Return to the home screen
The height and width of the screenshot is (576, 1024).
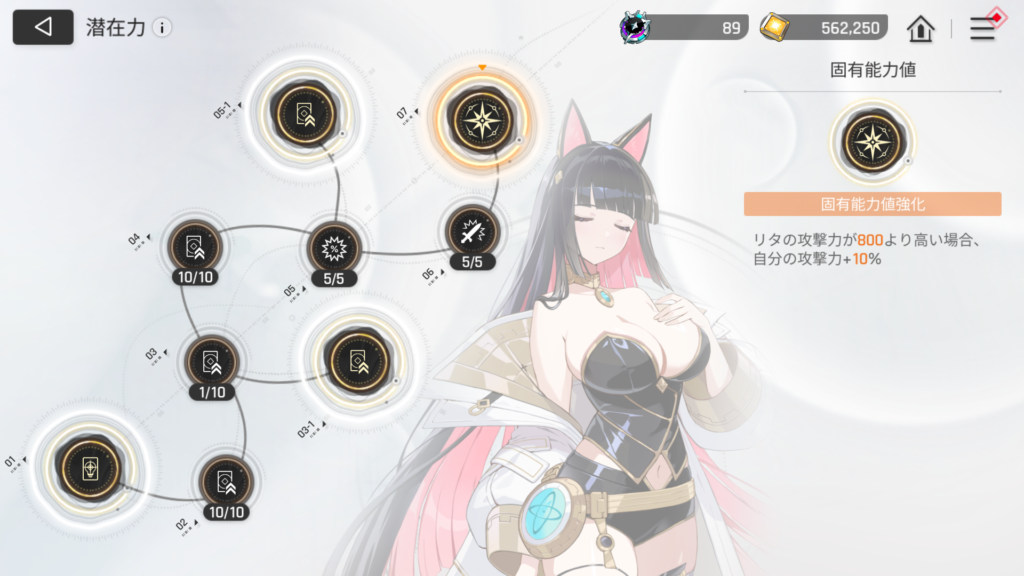click(920, 28)
